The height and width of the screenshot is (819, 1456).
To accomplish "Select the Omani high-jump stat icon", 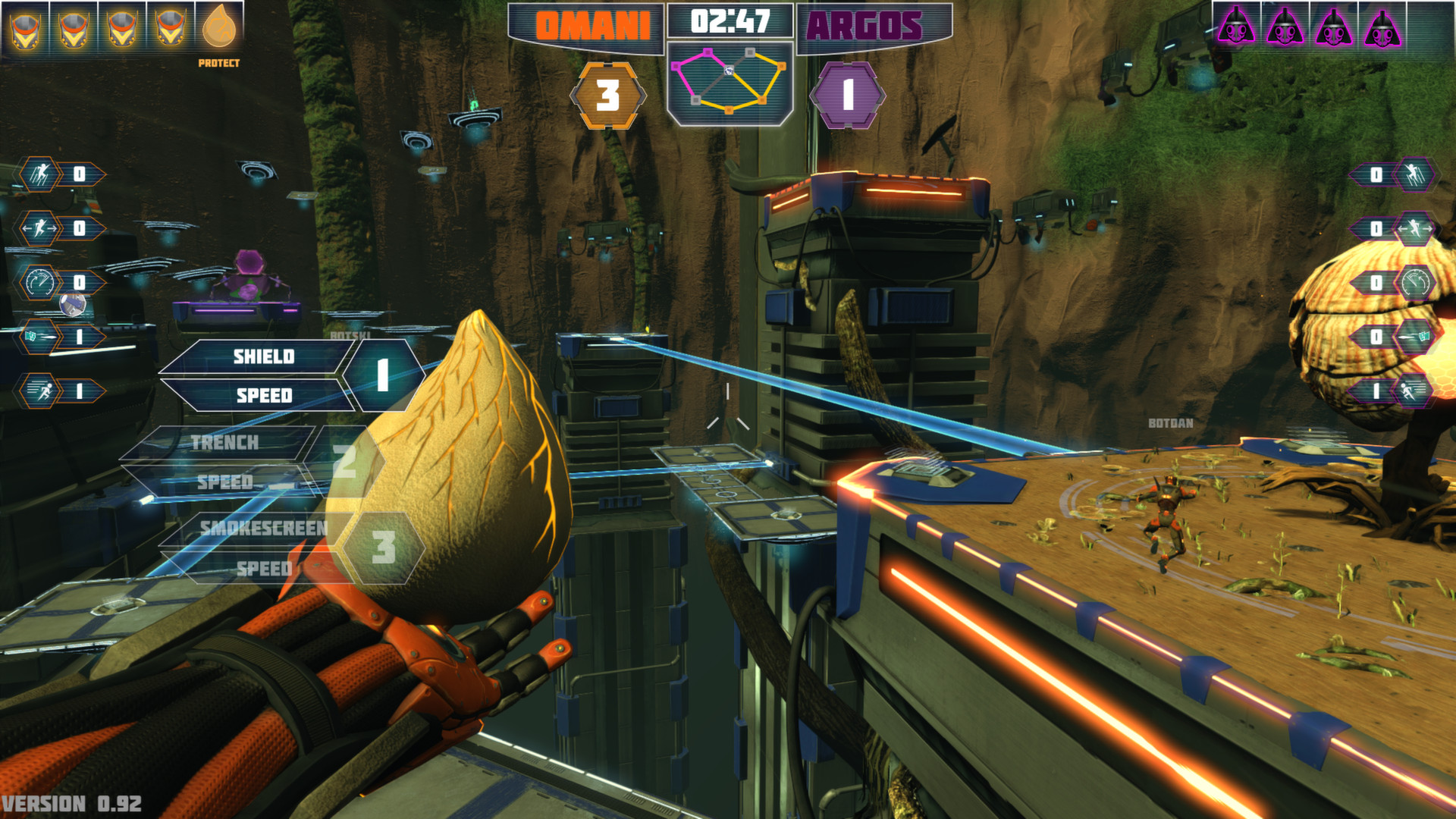I will (39, 173).
